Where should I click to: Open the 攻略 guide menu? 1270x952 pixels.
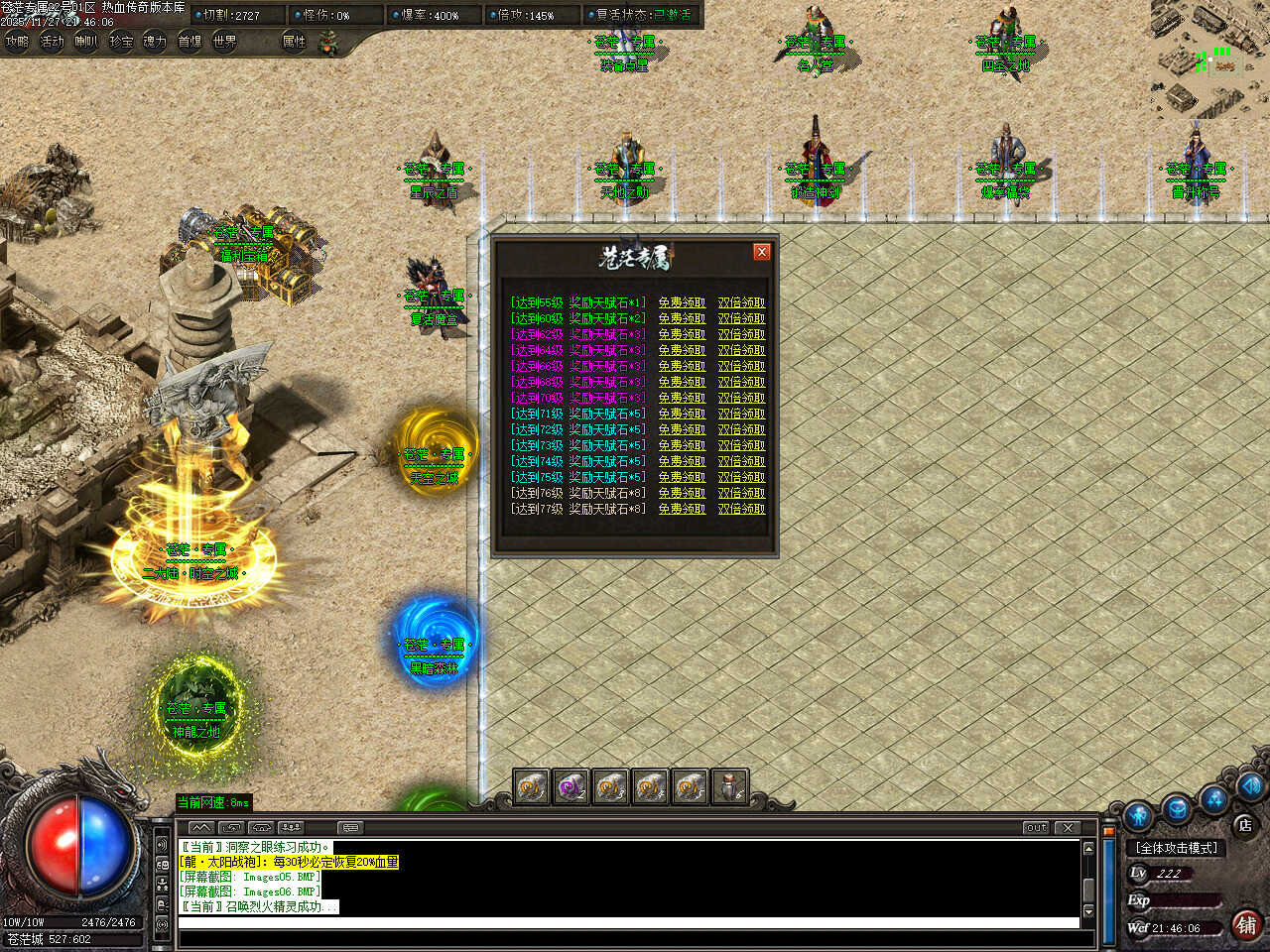(17, 42)
